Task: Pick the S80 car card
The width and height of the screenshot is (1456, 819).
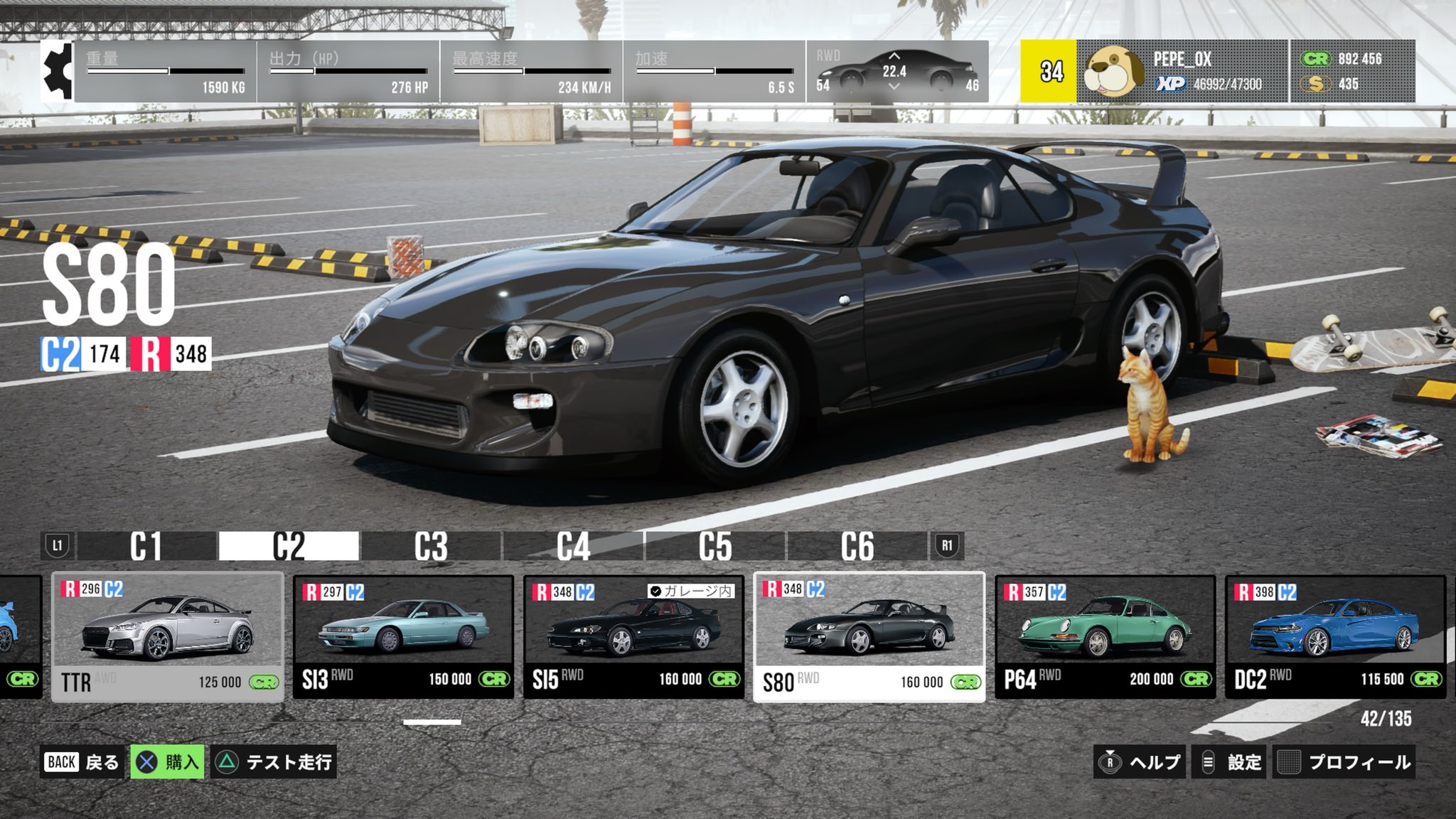Action: (869, 637)
